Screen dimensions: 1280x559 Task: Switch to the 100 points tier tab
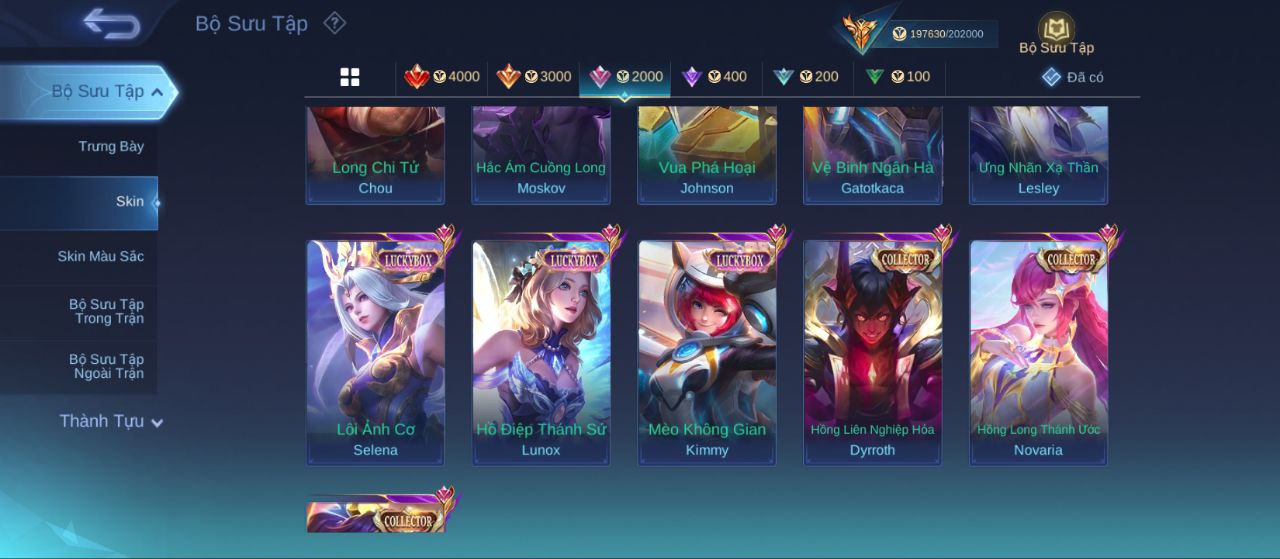point(898,77)
